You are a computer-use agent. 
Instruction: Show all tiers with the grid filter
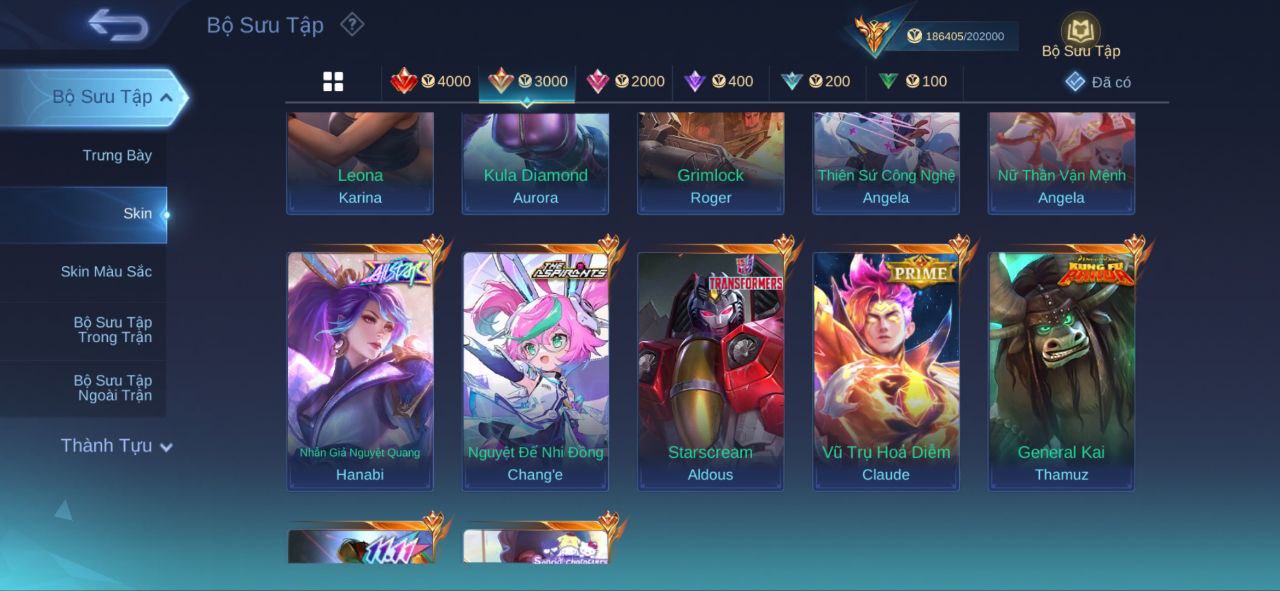coord(333,82)
